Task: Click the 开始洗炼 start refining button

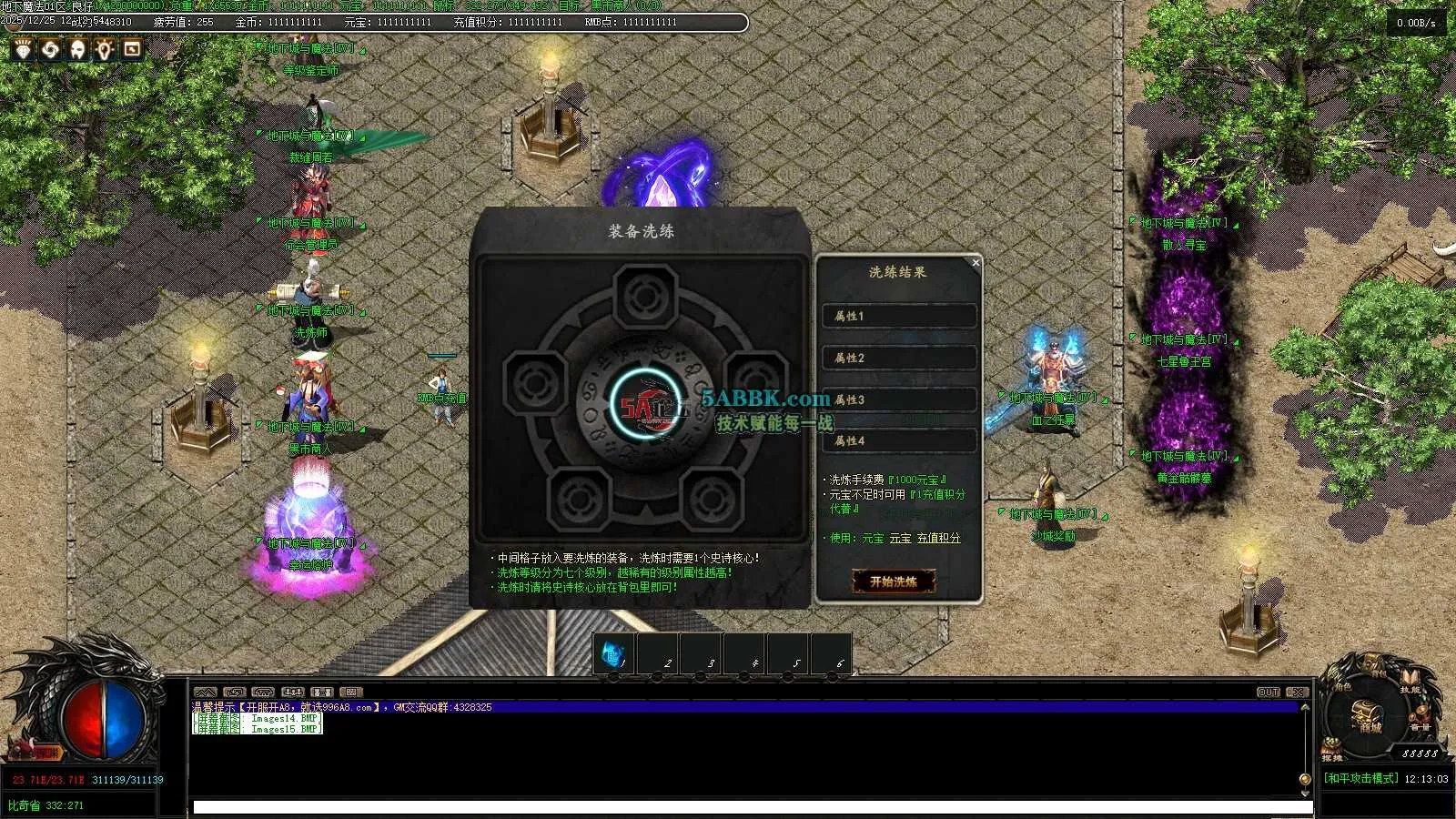Action: pos(894,581)
